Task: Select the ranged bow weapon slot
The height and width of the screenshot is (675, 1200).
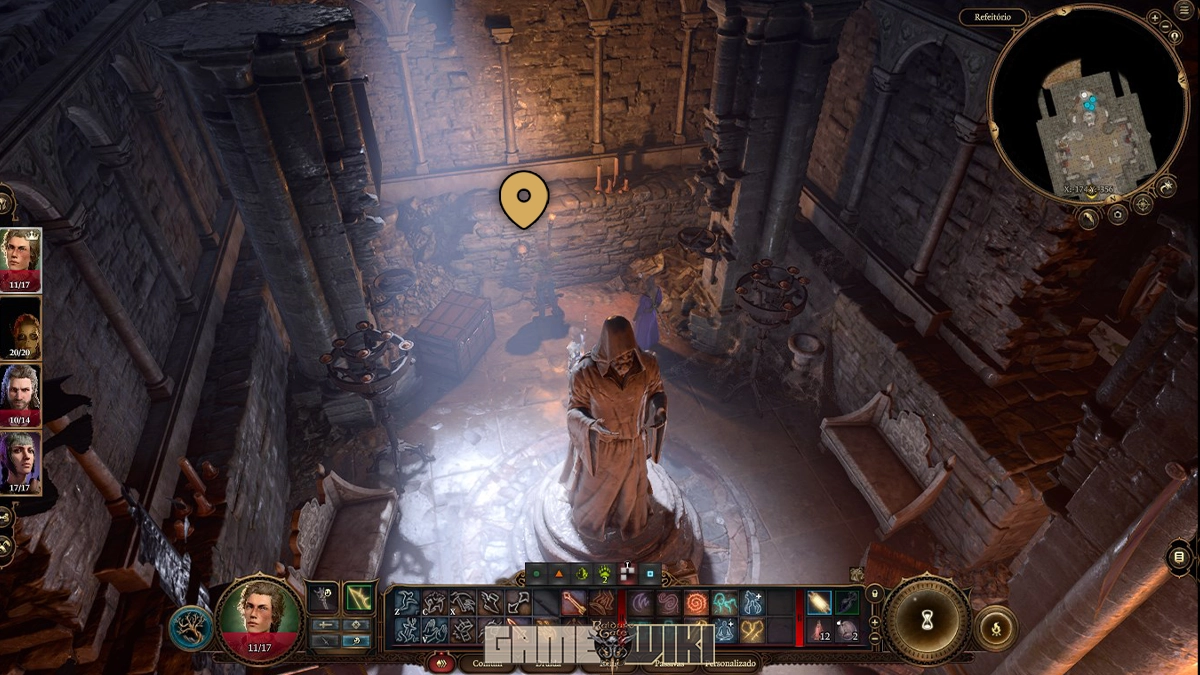Action: [x=359, y=598]
